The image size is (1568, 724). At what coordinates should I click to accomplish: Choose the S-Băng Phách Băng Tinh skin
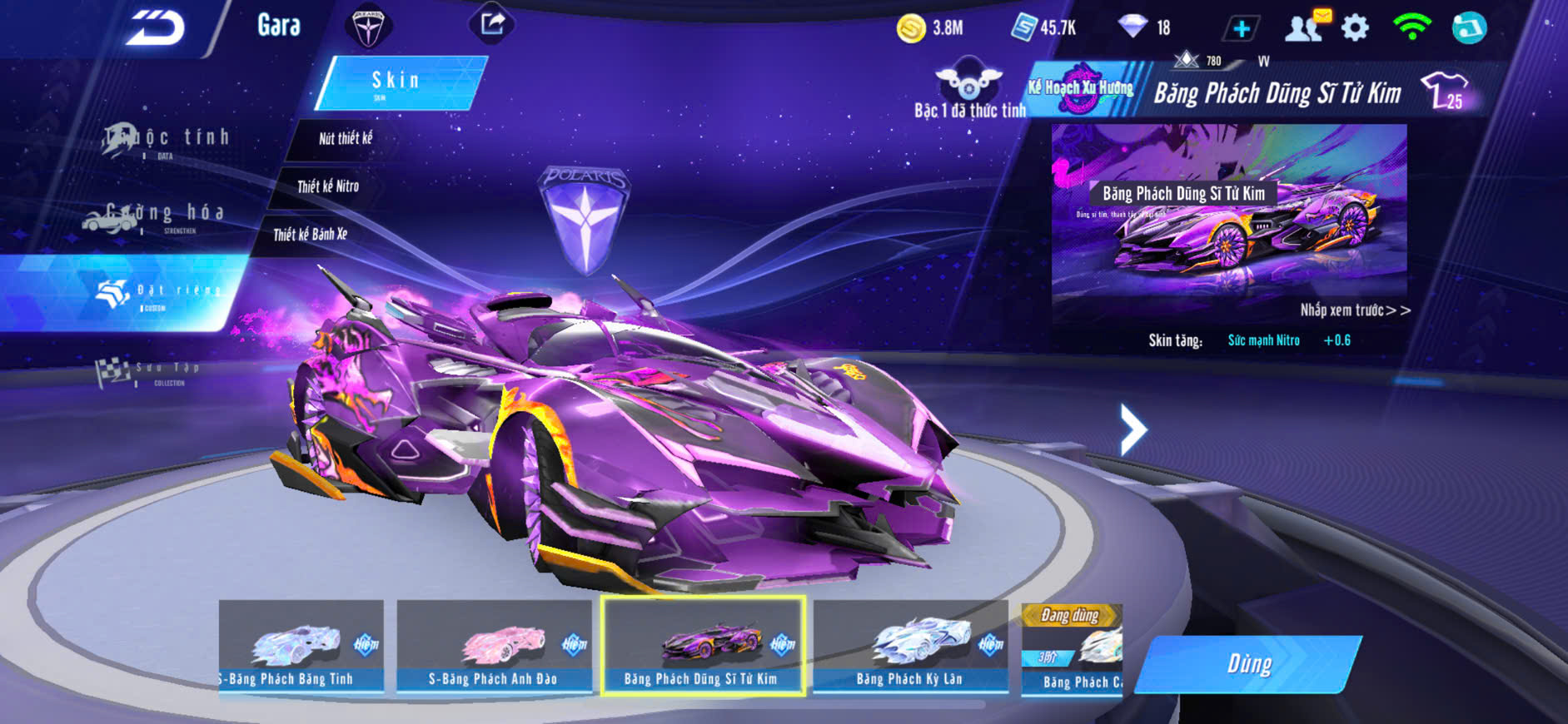pos(301,647)
